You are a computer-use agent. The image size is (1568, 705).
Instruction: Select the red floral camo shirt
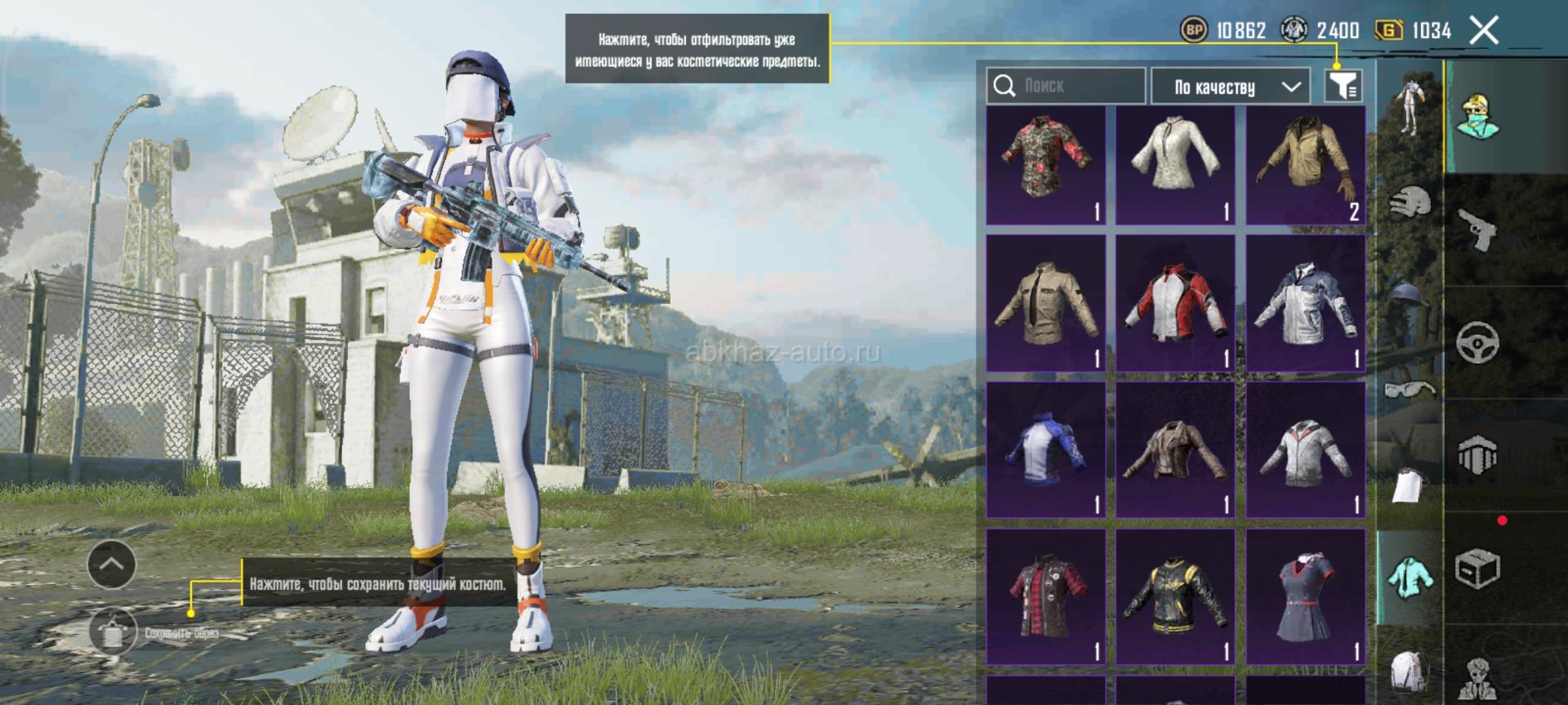[x=1045, y=165]
